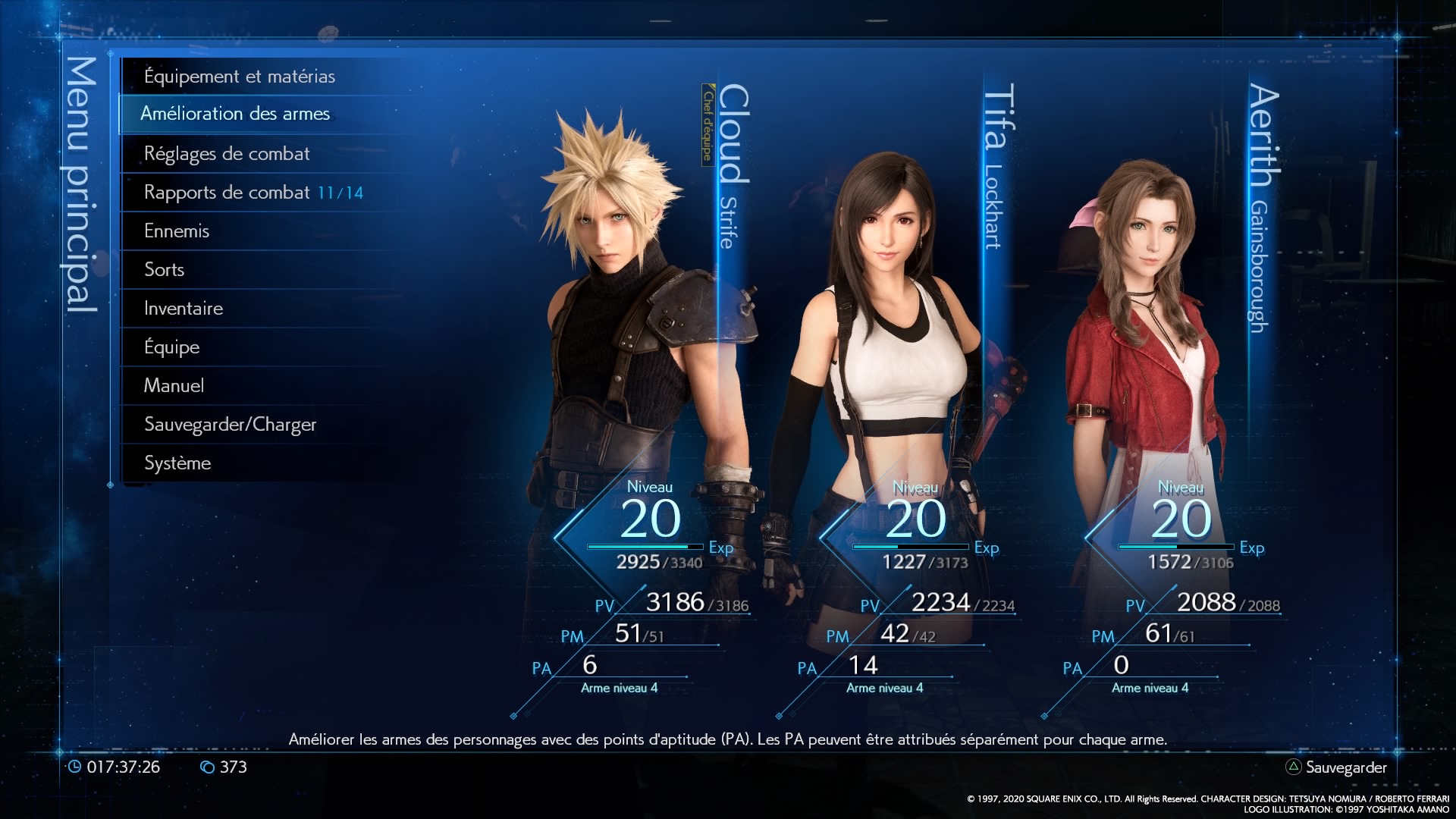
Task: Open the Inventaire
Action: 184,309
